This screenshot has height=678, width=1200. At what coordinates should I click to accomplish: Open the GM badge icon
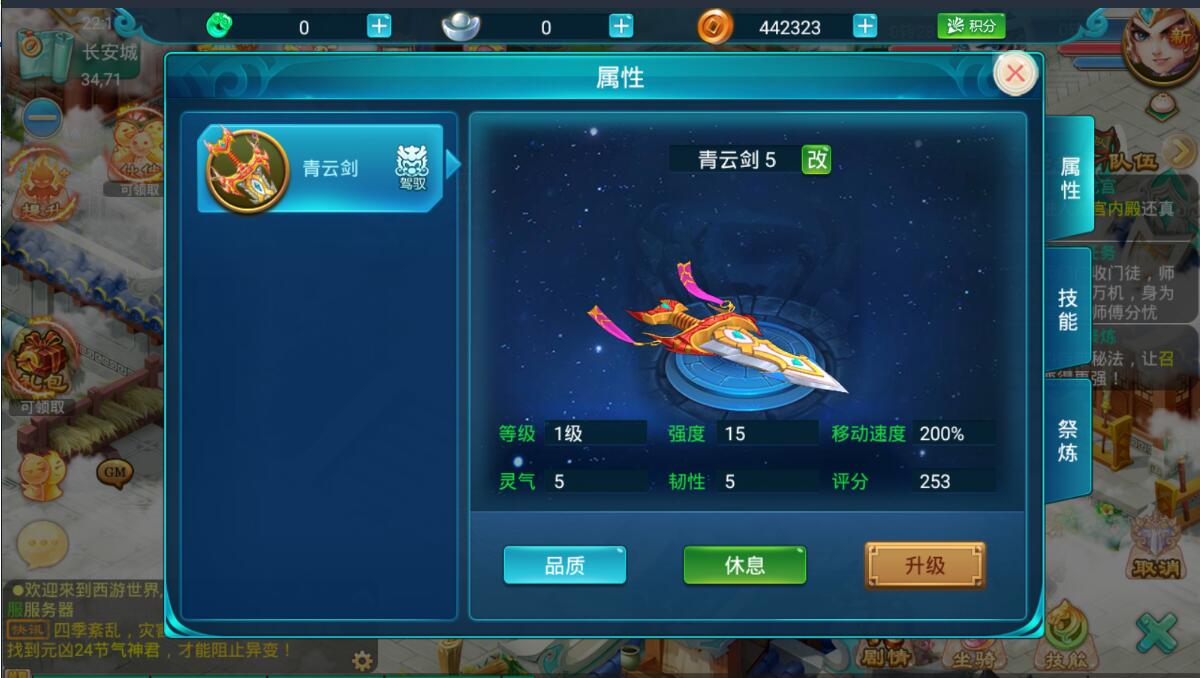point(113,470)
